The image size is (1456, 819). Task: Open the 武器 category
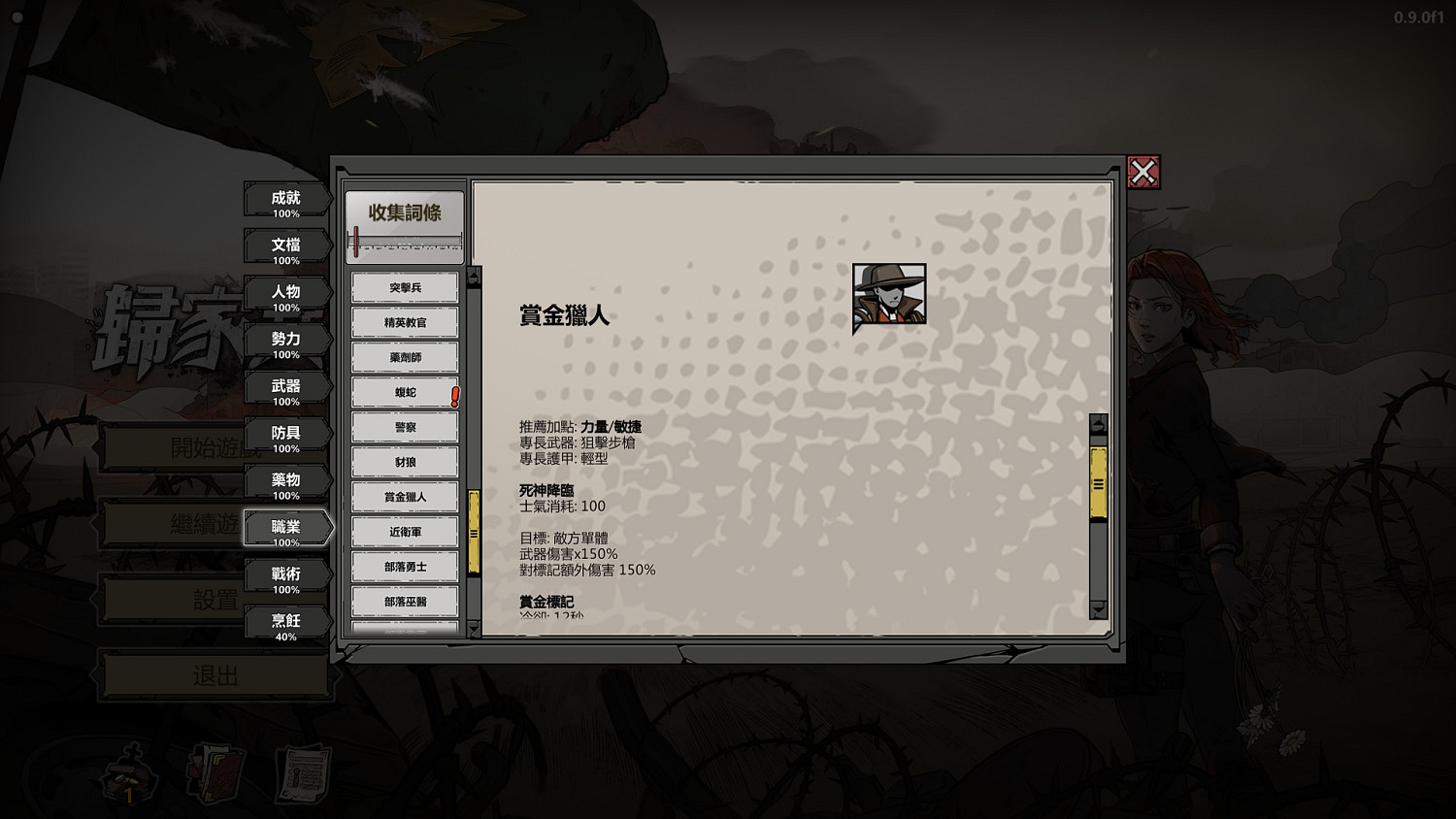click(286, 387)
